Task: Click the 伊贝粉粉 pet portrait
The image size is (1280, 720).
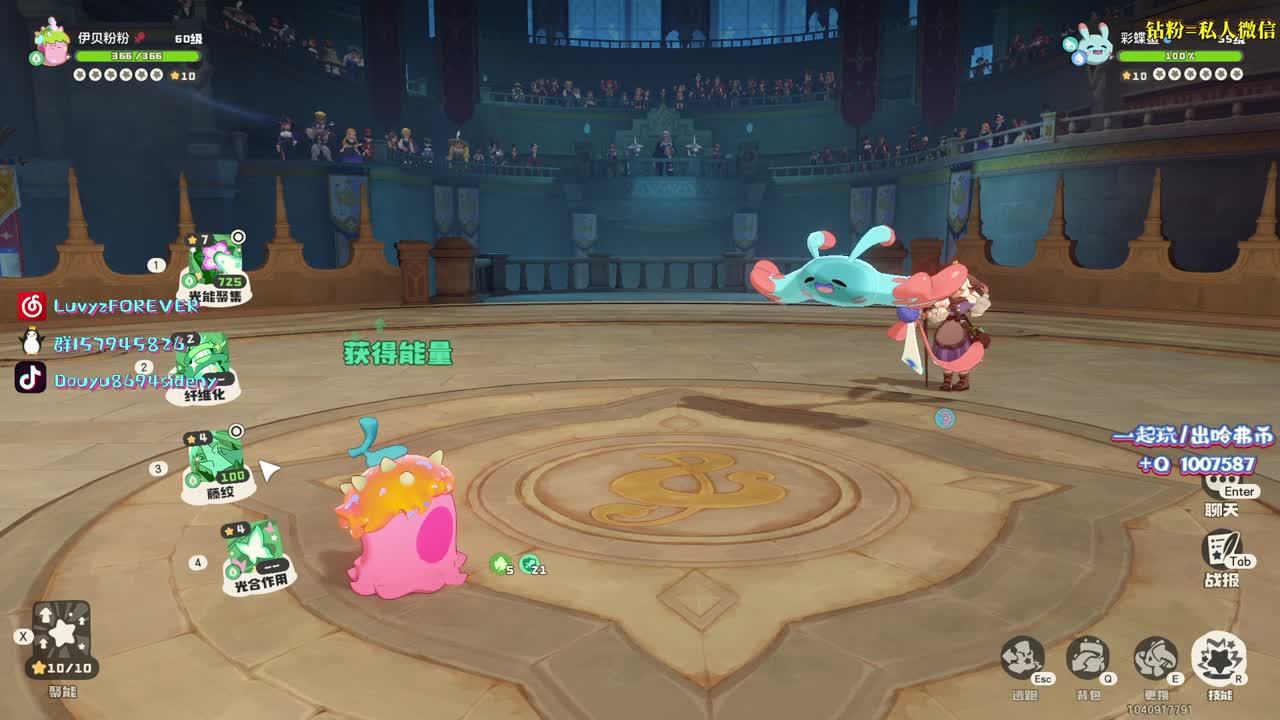Action: pos(51,45)
